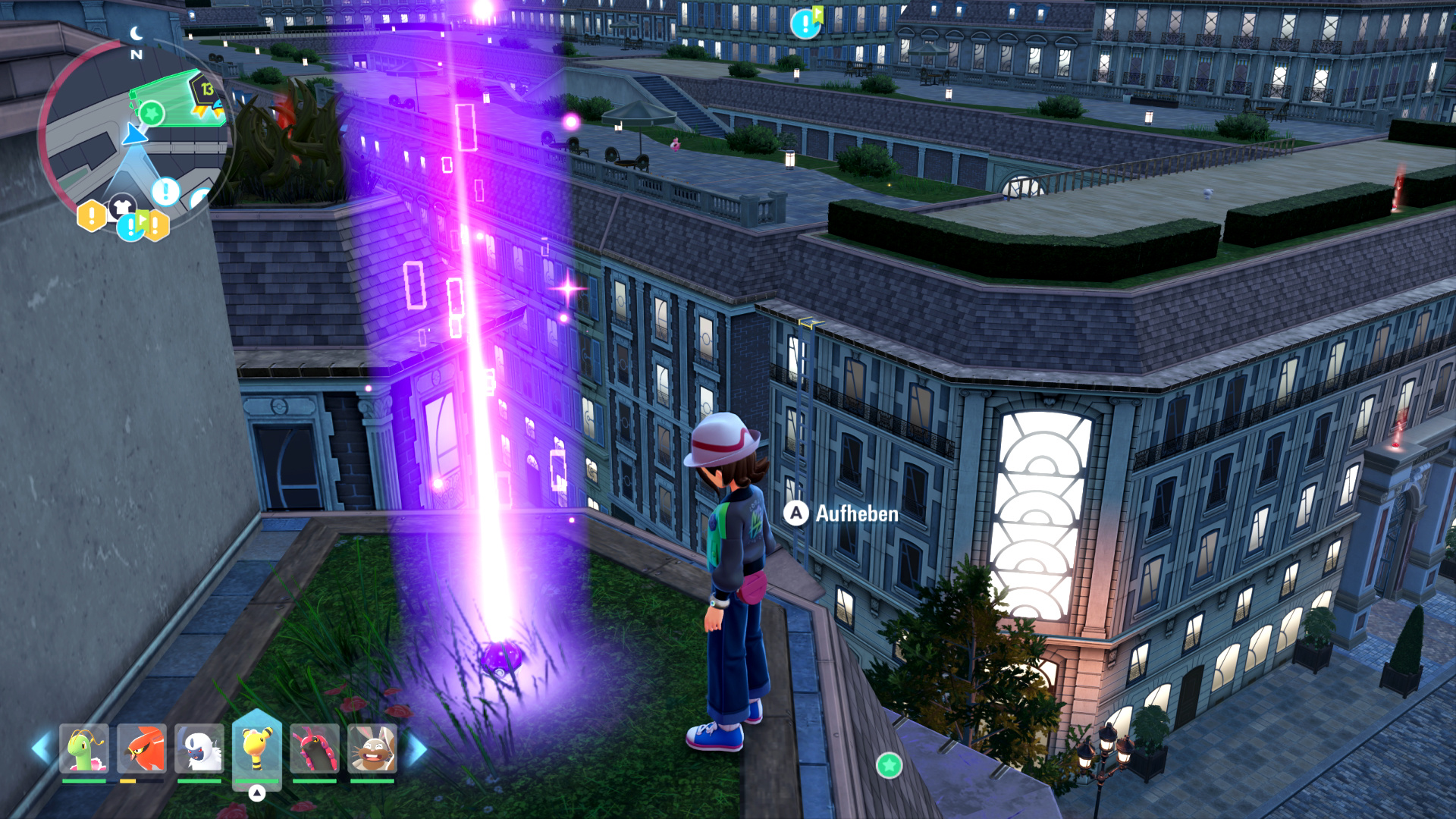Click the white exclamation marker on the minimap
The image size is (1456, 819).
coord(165,191)
